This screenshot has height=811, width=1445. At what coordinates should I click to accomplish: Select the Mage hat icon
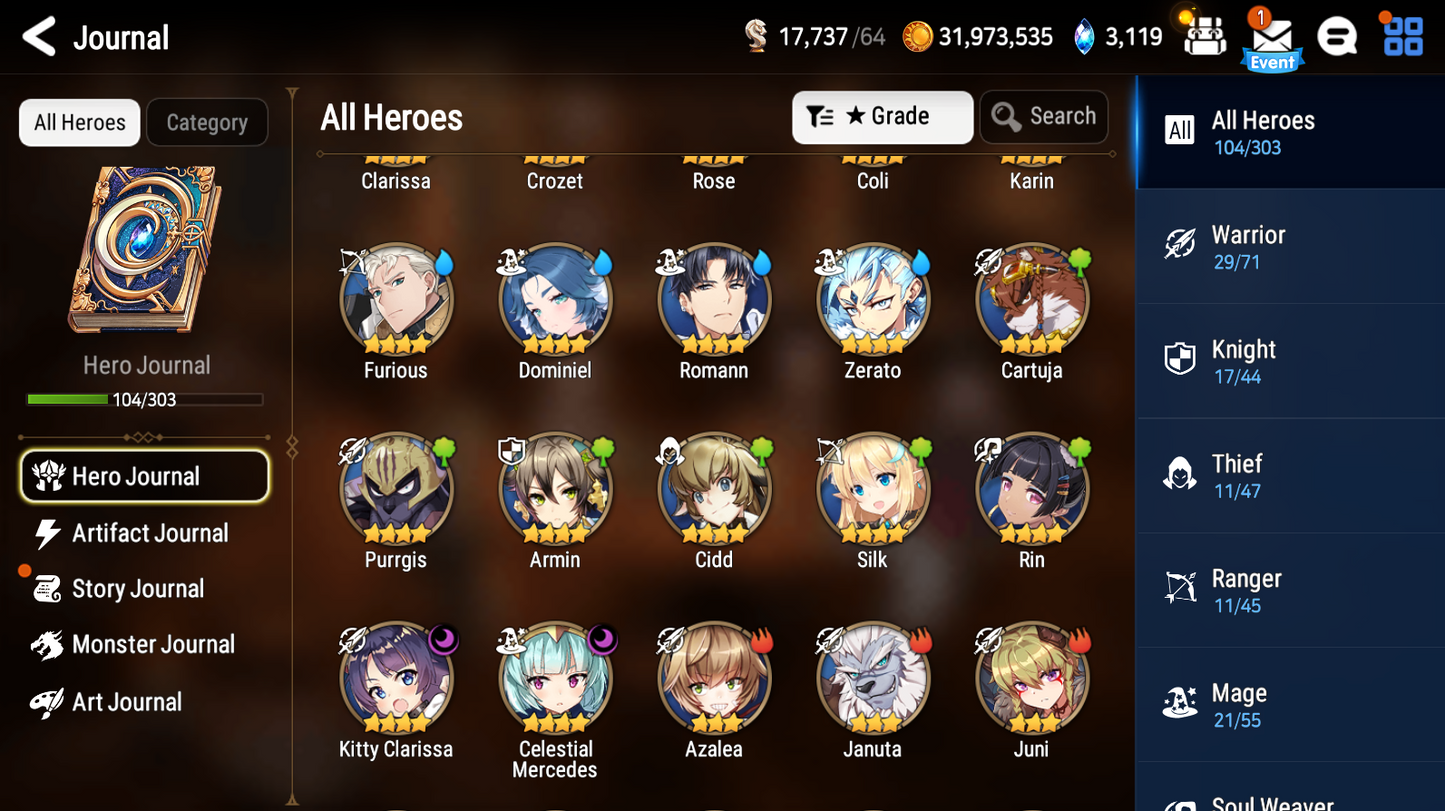[x=1179, y=703]
